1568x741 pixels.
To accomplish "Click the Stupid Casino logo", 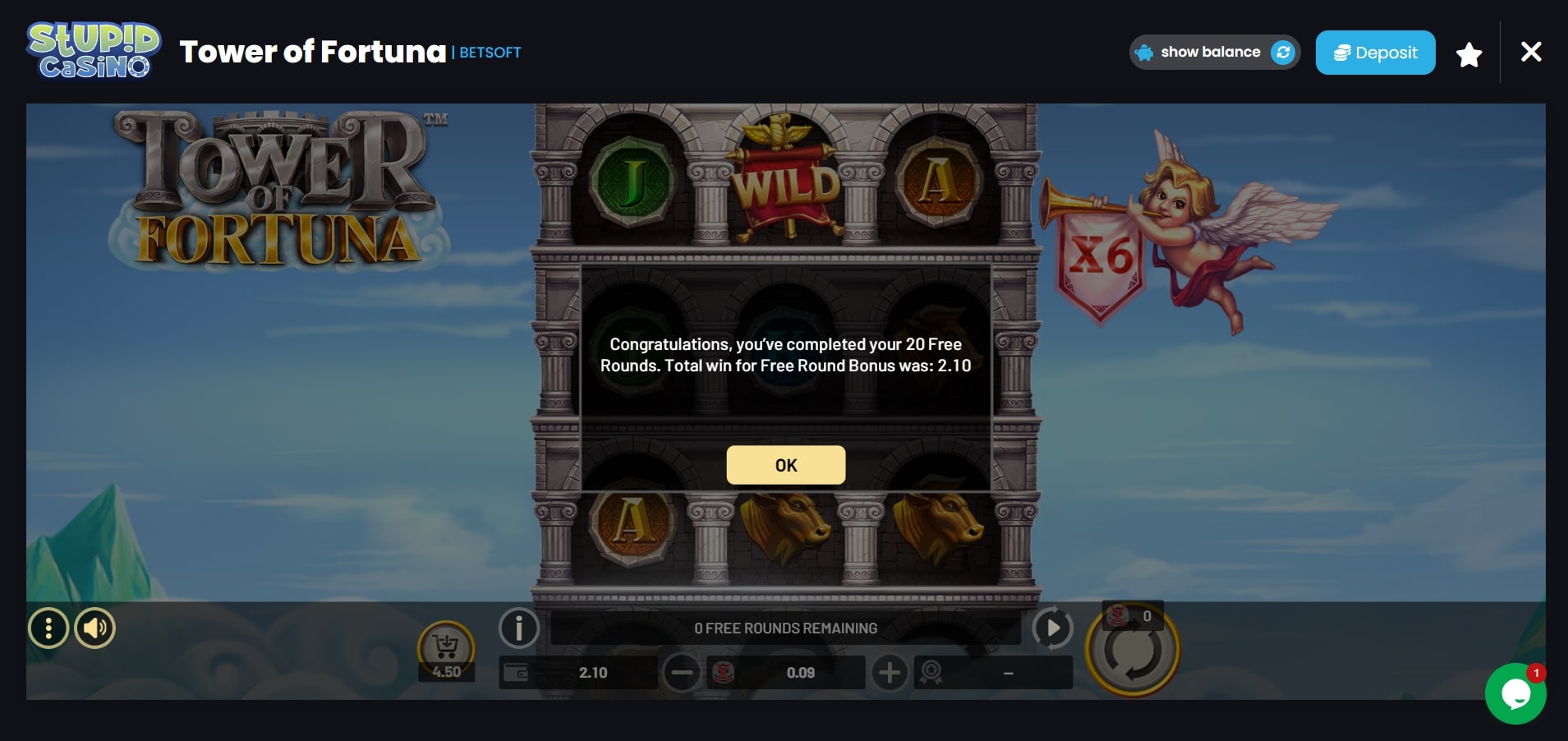I will tap(92, 51).
